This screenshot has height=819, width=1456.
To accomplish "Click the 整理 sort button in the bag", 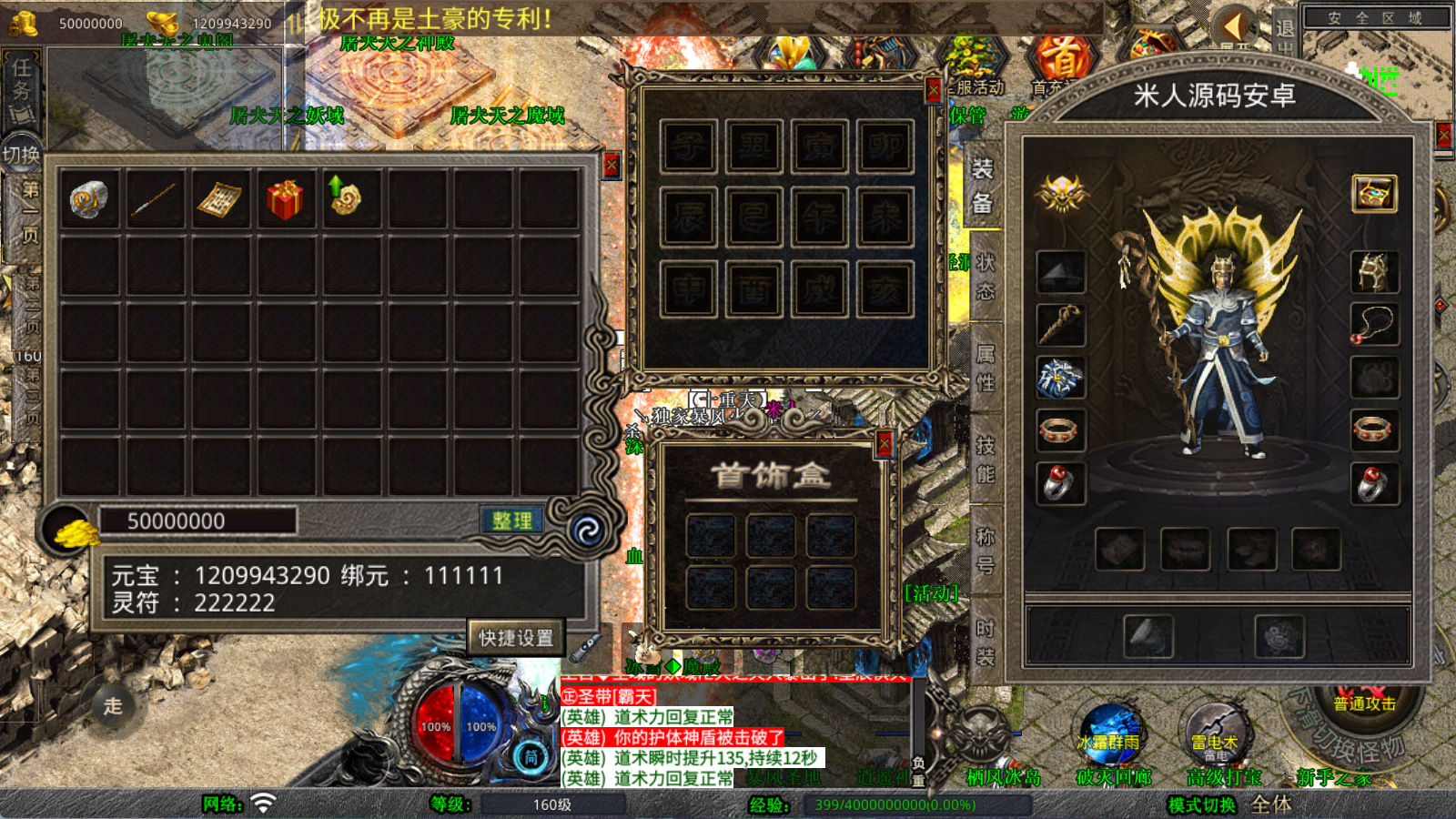I will (x=511, y=521).
